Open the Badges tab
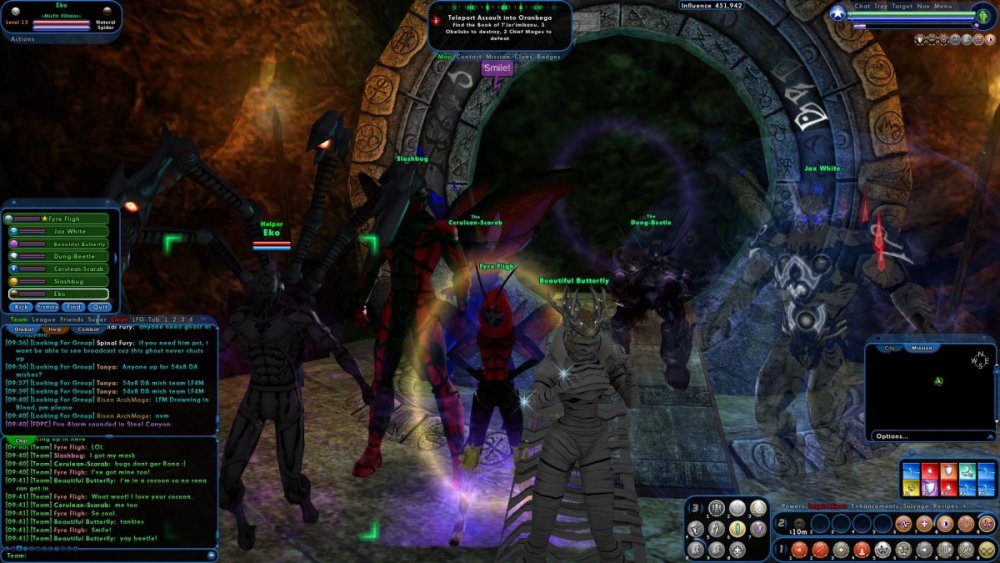The image size is (1000, 563). point(547,57)
